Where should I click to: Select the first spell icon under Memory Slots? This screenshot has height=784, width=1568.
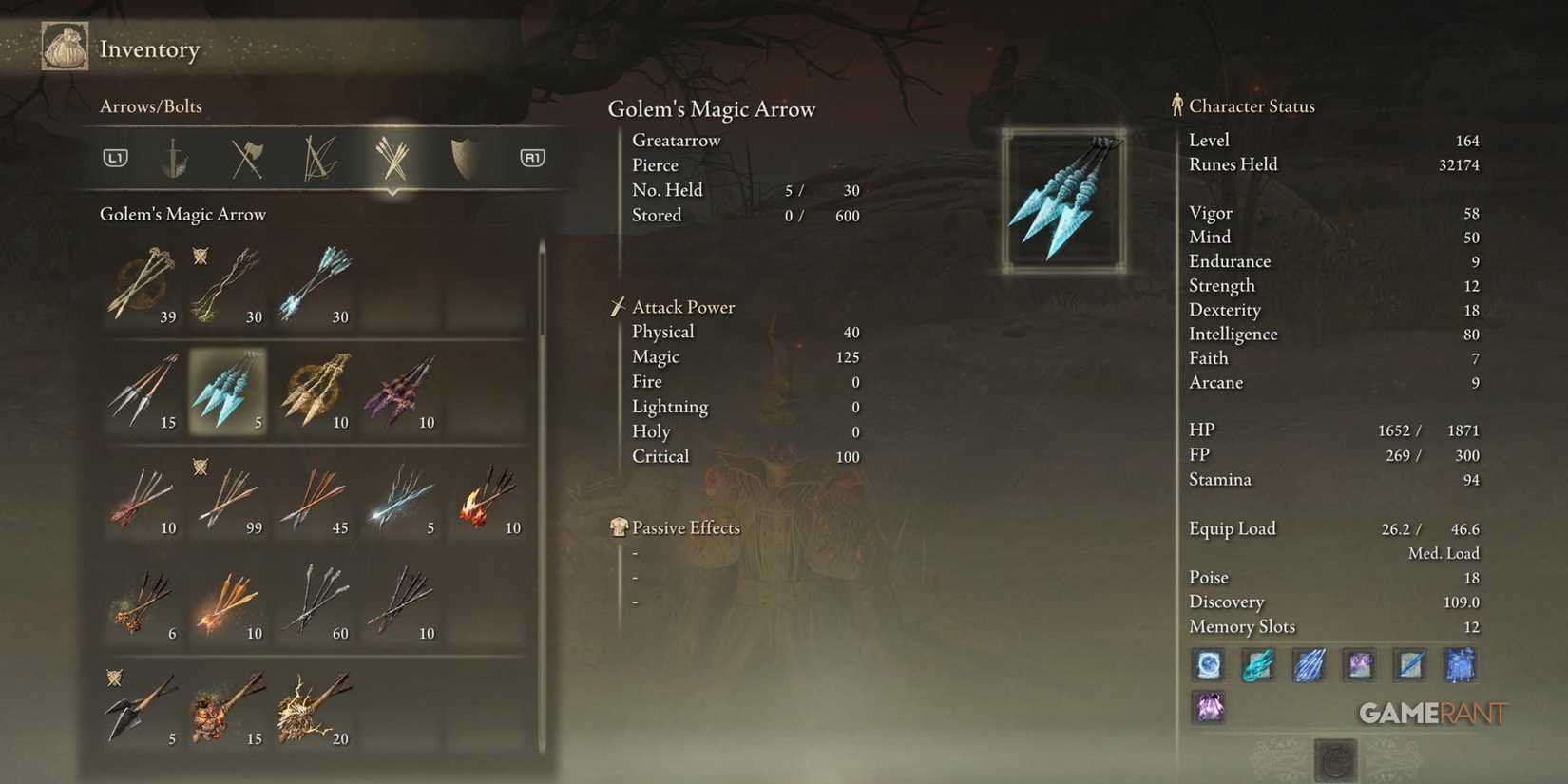click(x=1208, y=665)
